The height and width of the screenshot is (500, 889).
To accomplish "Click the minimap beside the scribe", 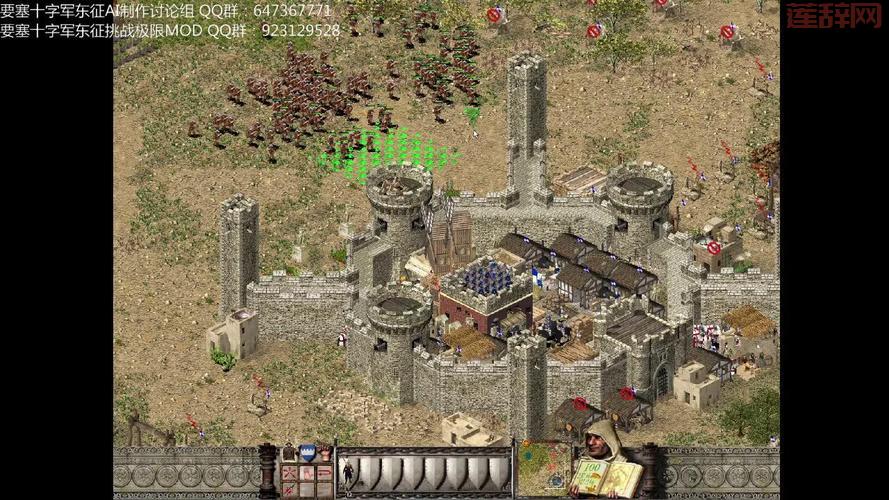I will (x=543, y=470).
